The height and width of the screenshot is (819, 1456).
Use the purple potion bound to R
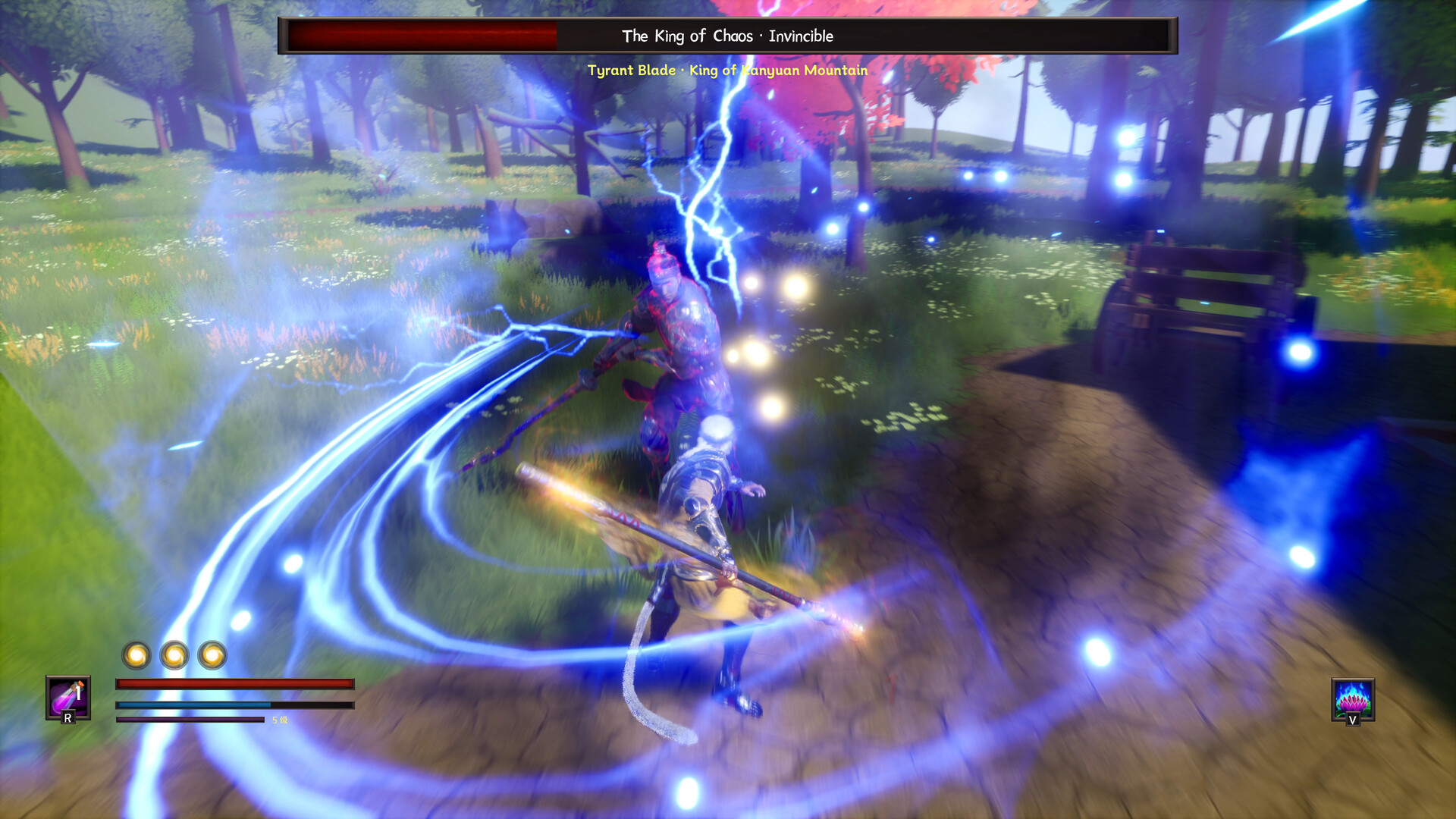(67, 698)
